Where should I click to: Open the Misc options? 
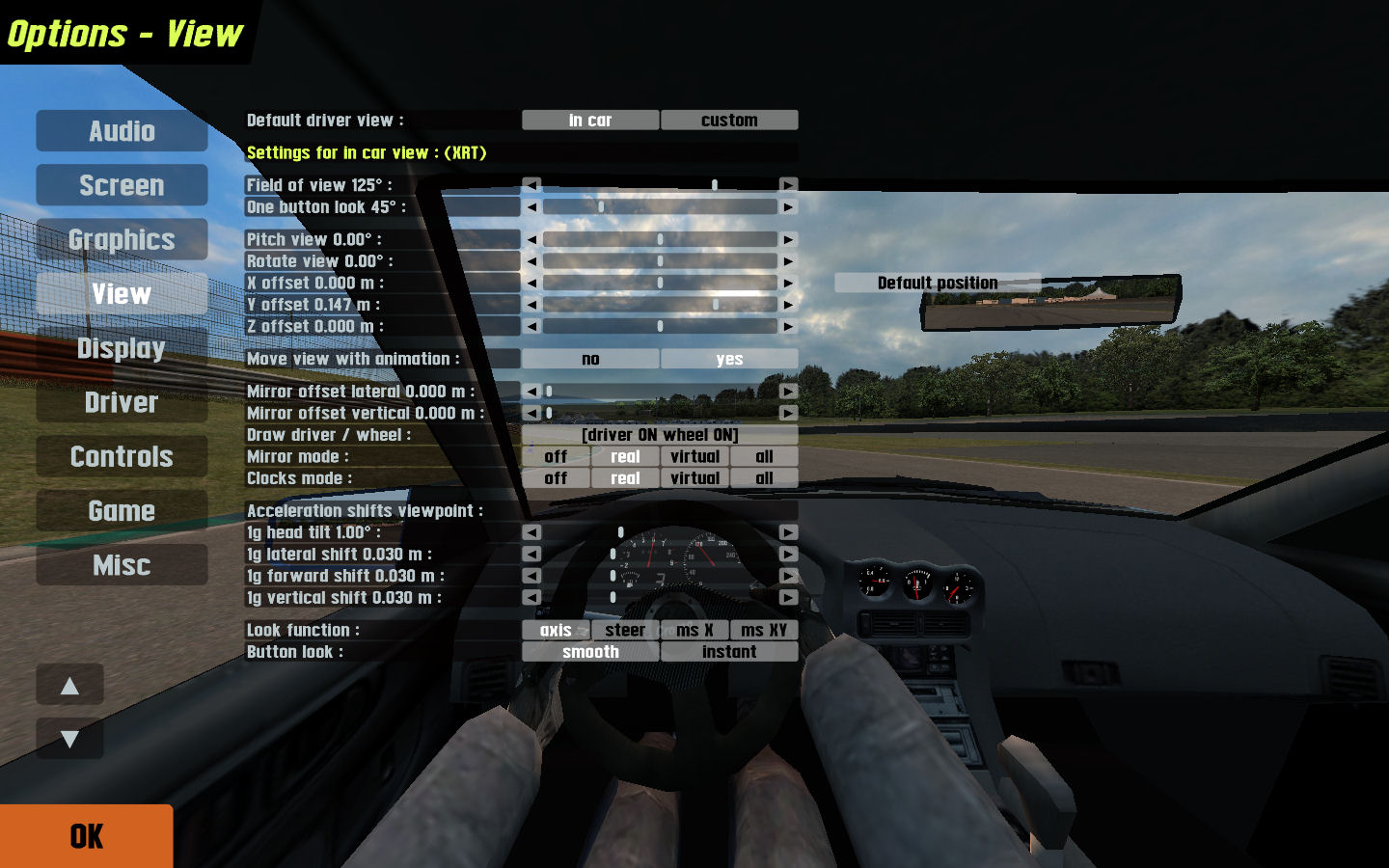pyautogui.click(x=122, y=565)
